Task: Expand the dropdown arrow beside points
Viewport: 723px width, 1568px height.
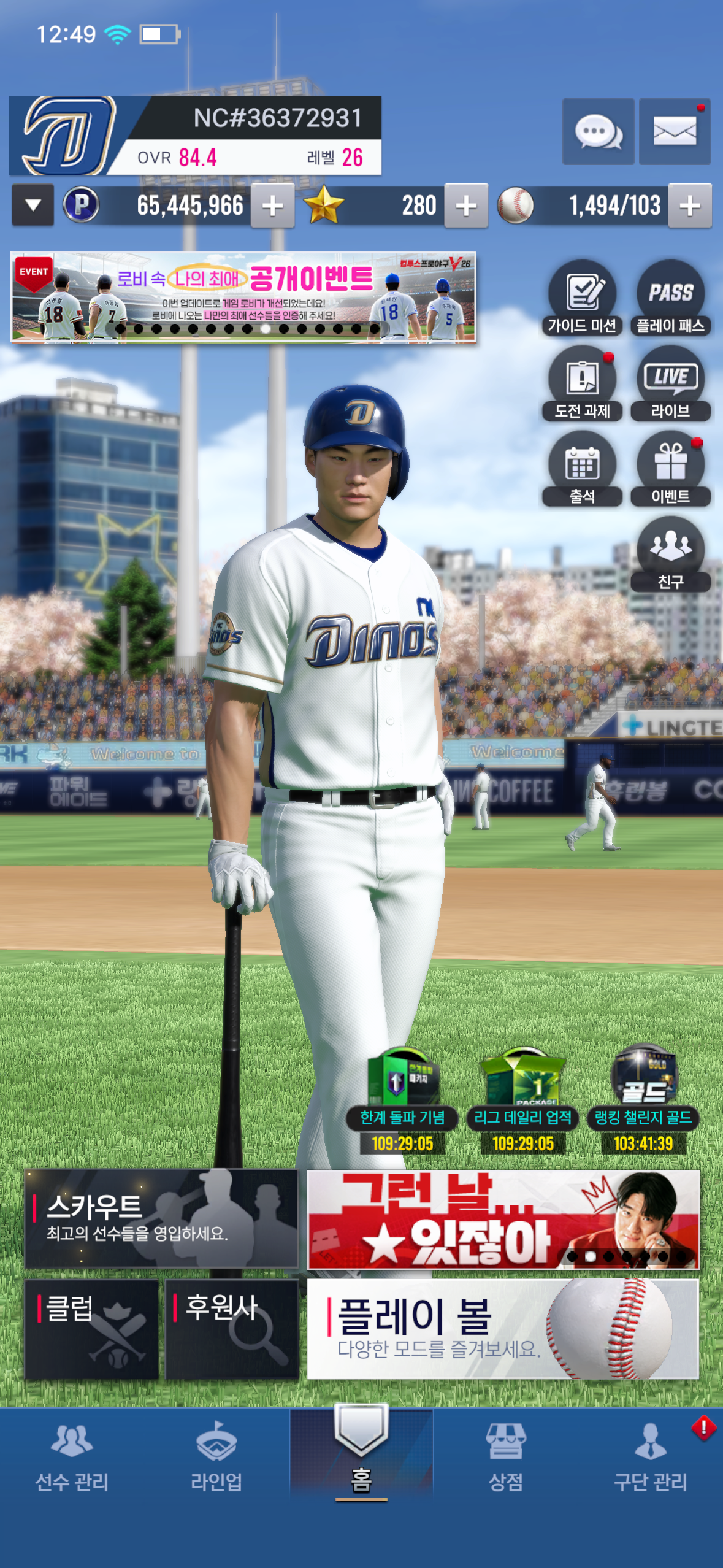Action: [33, 206]
